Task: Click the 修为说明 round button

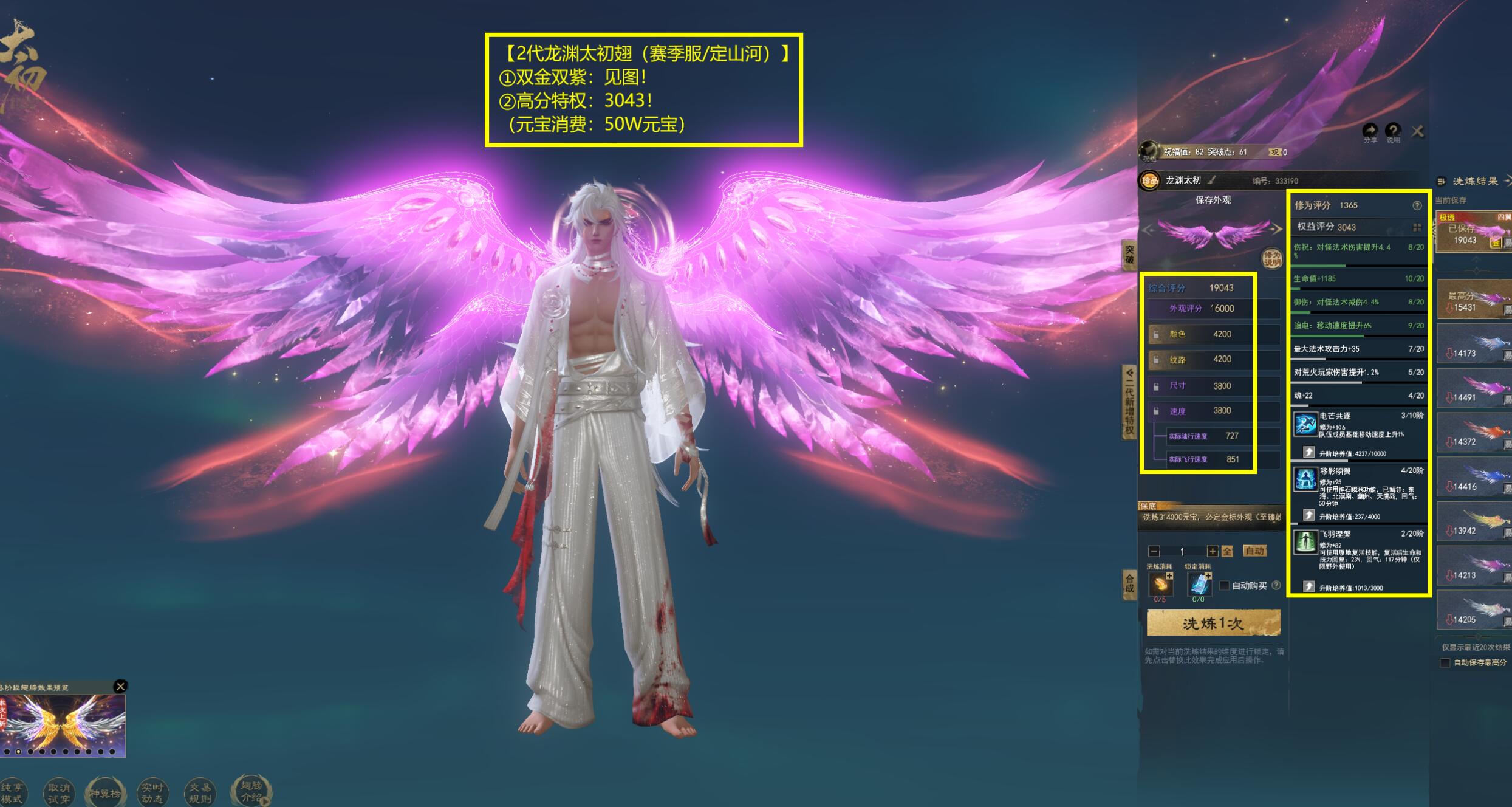Action: (x=1272, y=258)
